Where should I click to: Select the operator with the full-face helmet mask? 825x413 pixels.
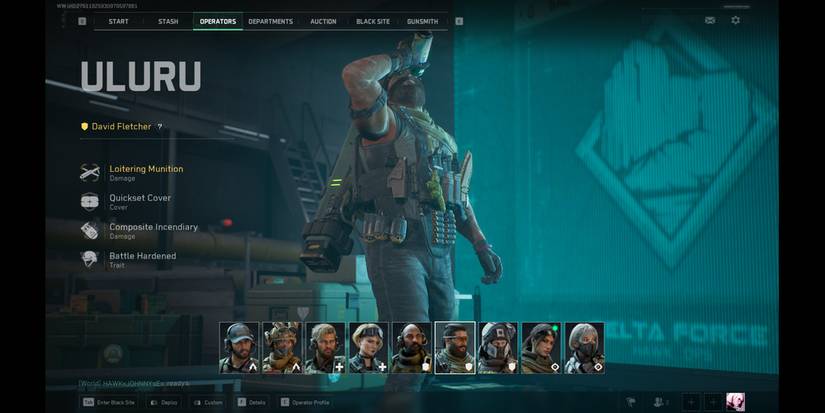(x=497, y=347)
